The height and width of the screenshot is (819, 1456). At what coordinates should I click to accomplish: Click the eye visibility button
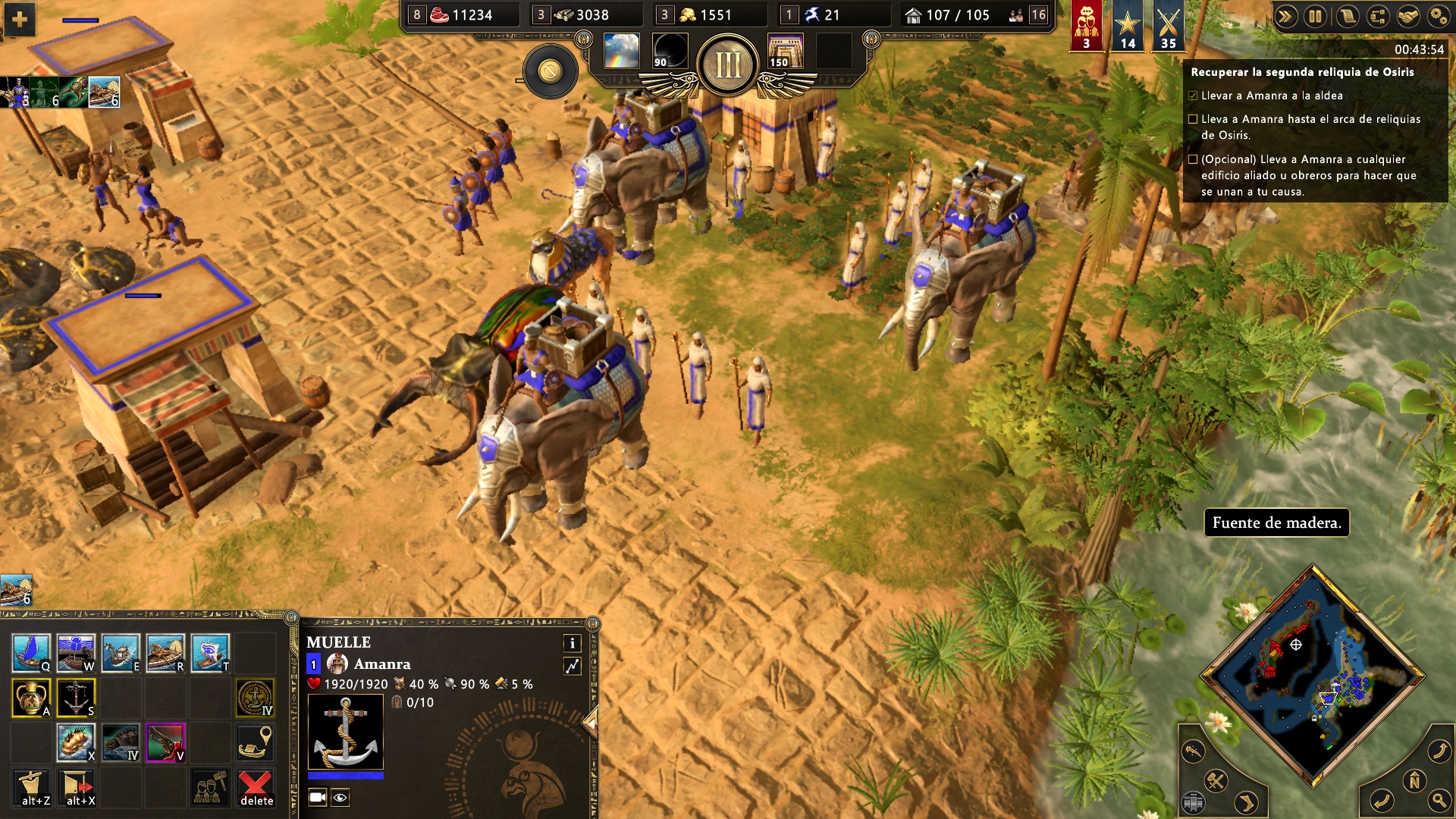pyautogui.click(x=340, y=797)
